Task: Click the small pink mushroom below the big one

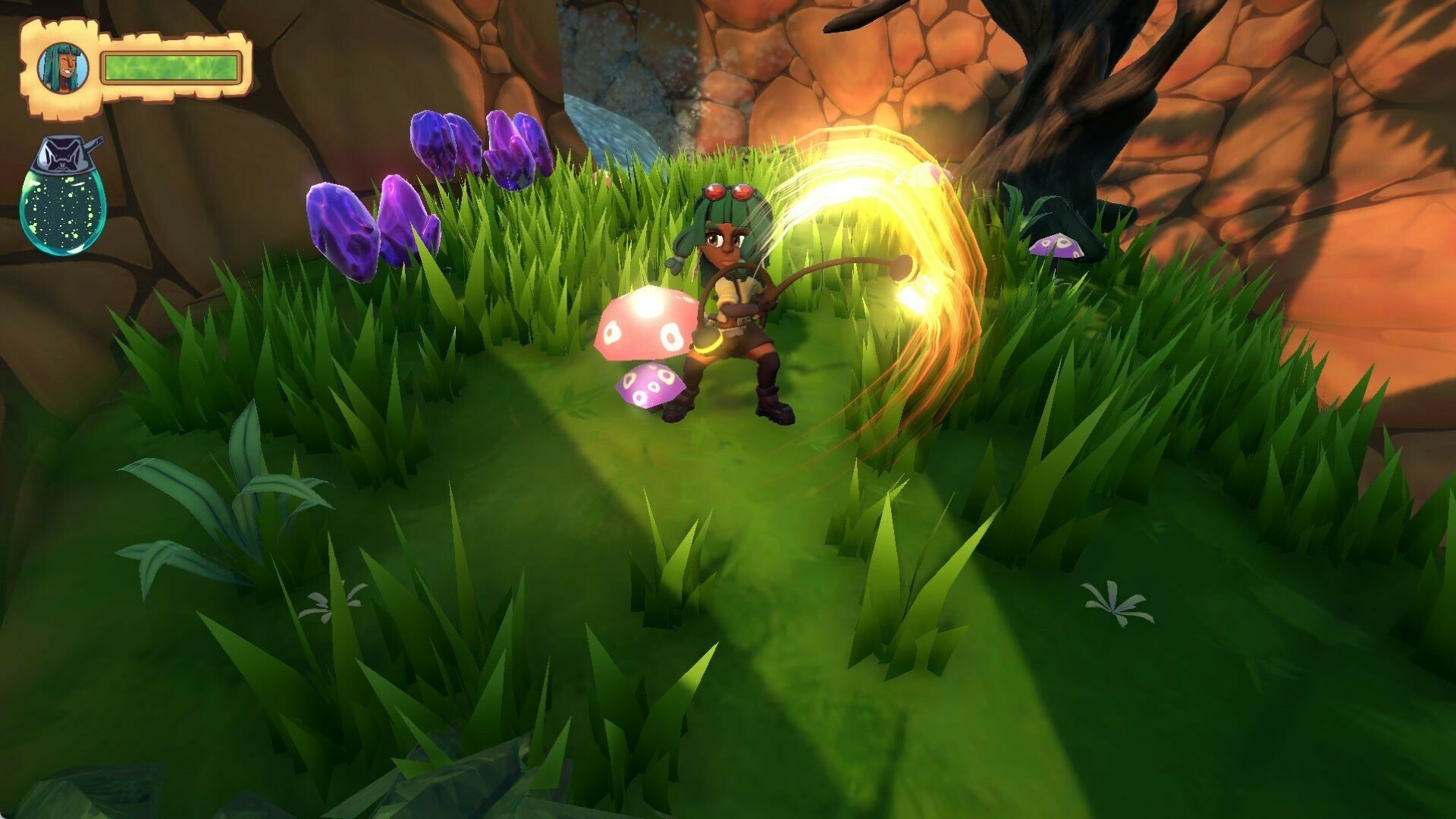Action: pos(648,387)
